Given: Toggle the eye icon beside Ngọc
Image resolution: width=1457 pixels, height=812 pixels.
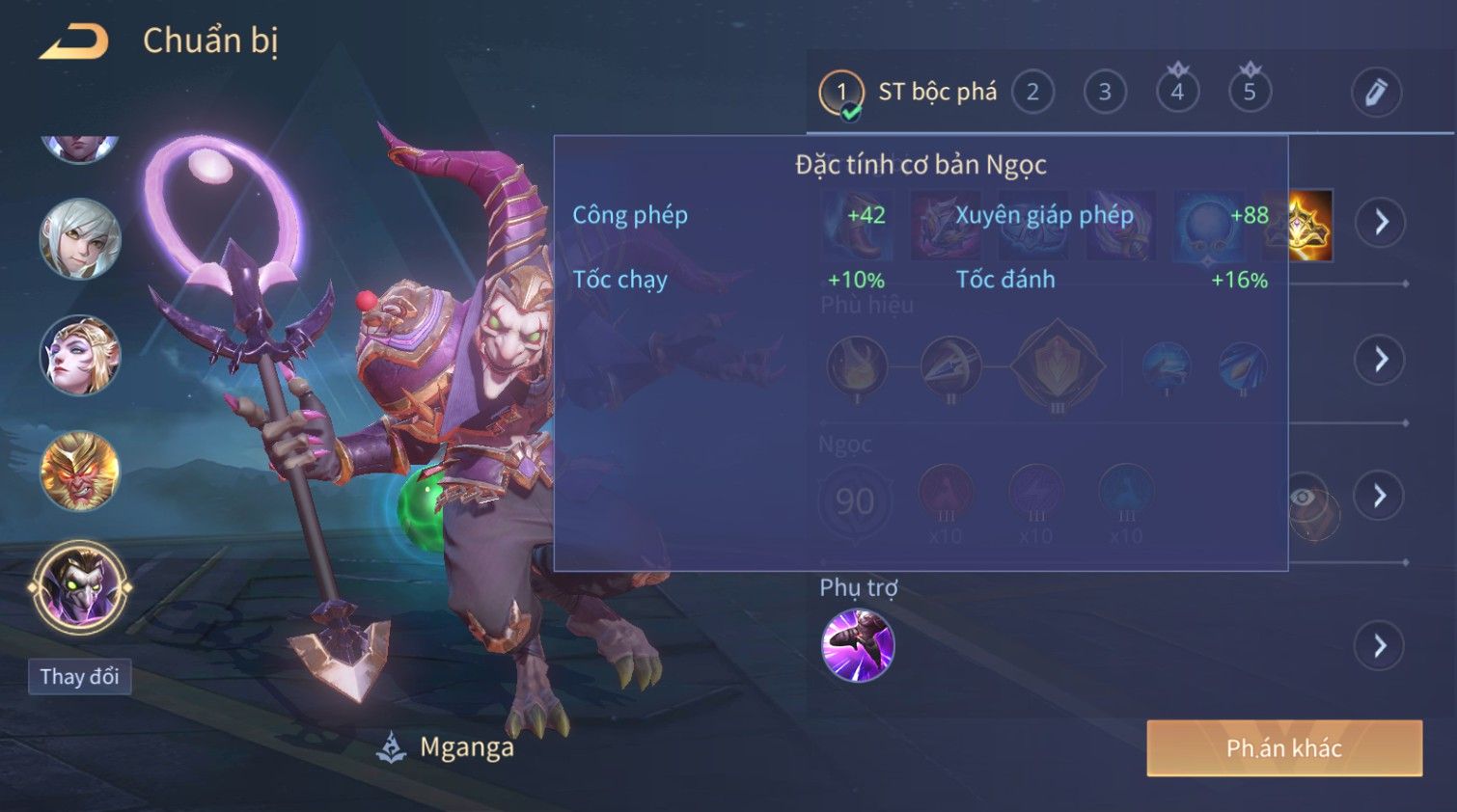Looking at the screenshot, I should (1304, 497).
